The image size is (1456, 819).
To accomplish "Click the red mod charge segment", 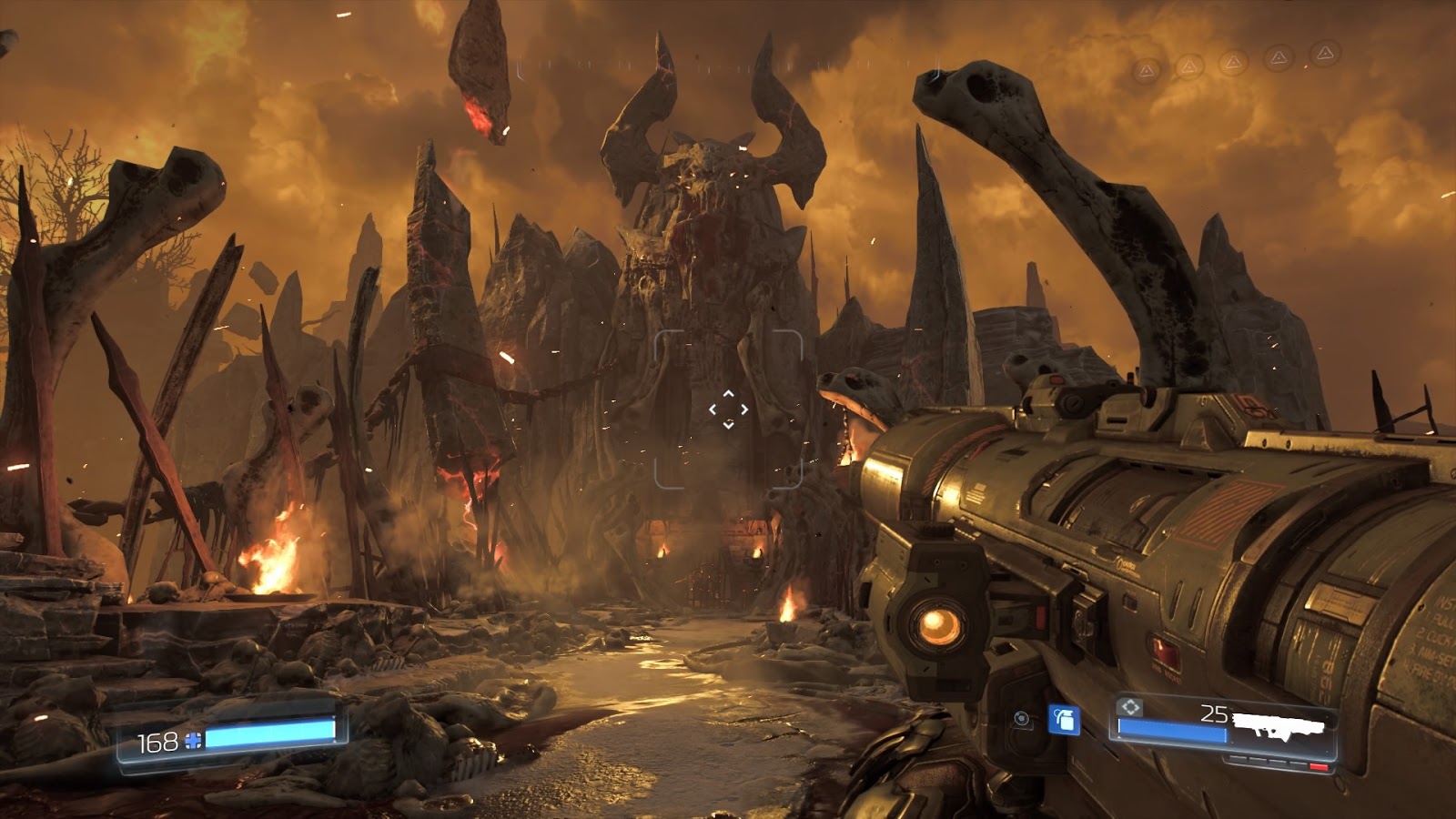I will click(1319, 766).
